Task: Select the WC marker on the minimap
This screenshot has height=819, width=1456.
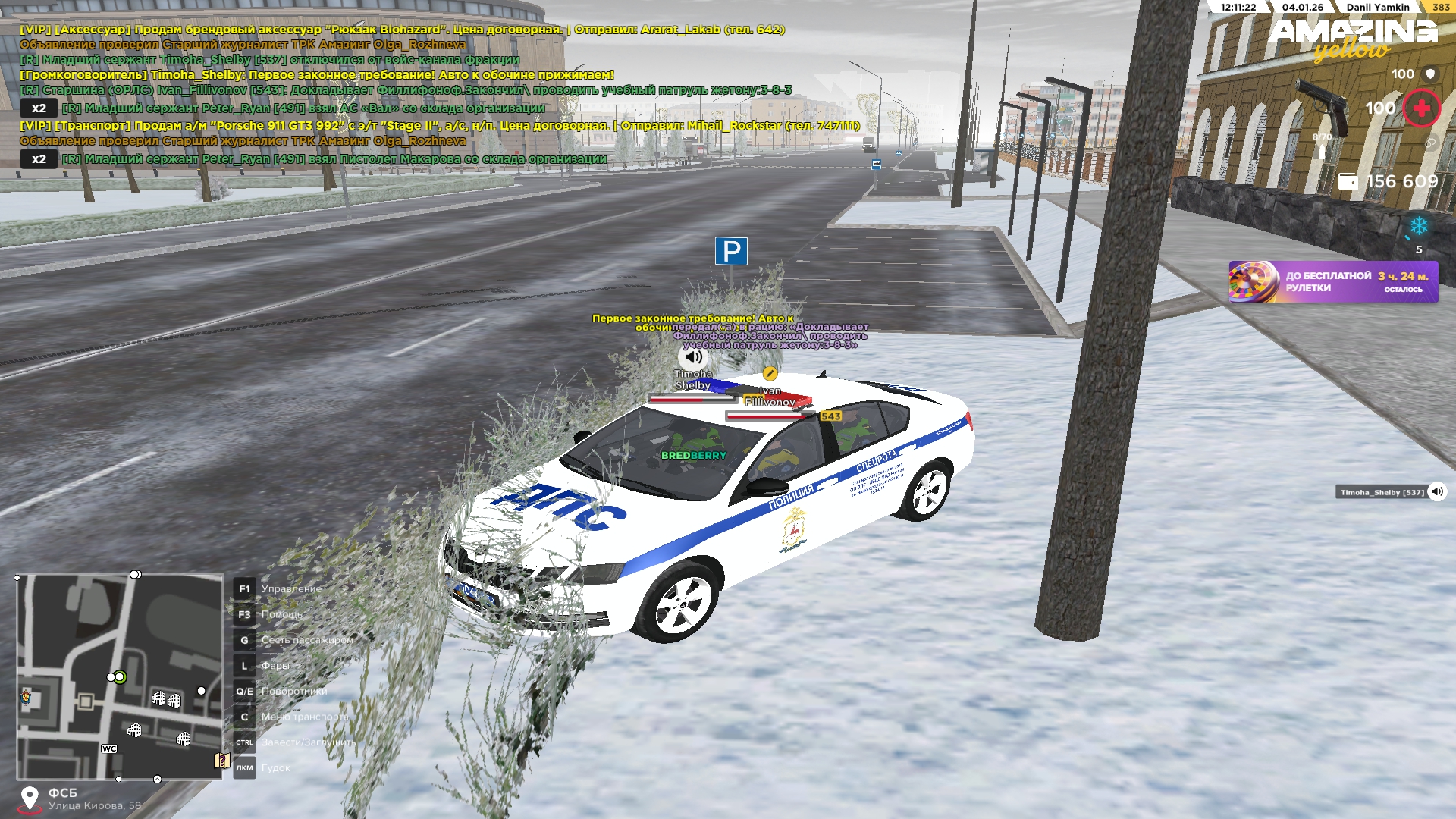Action: pos(109,748)
